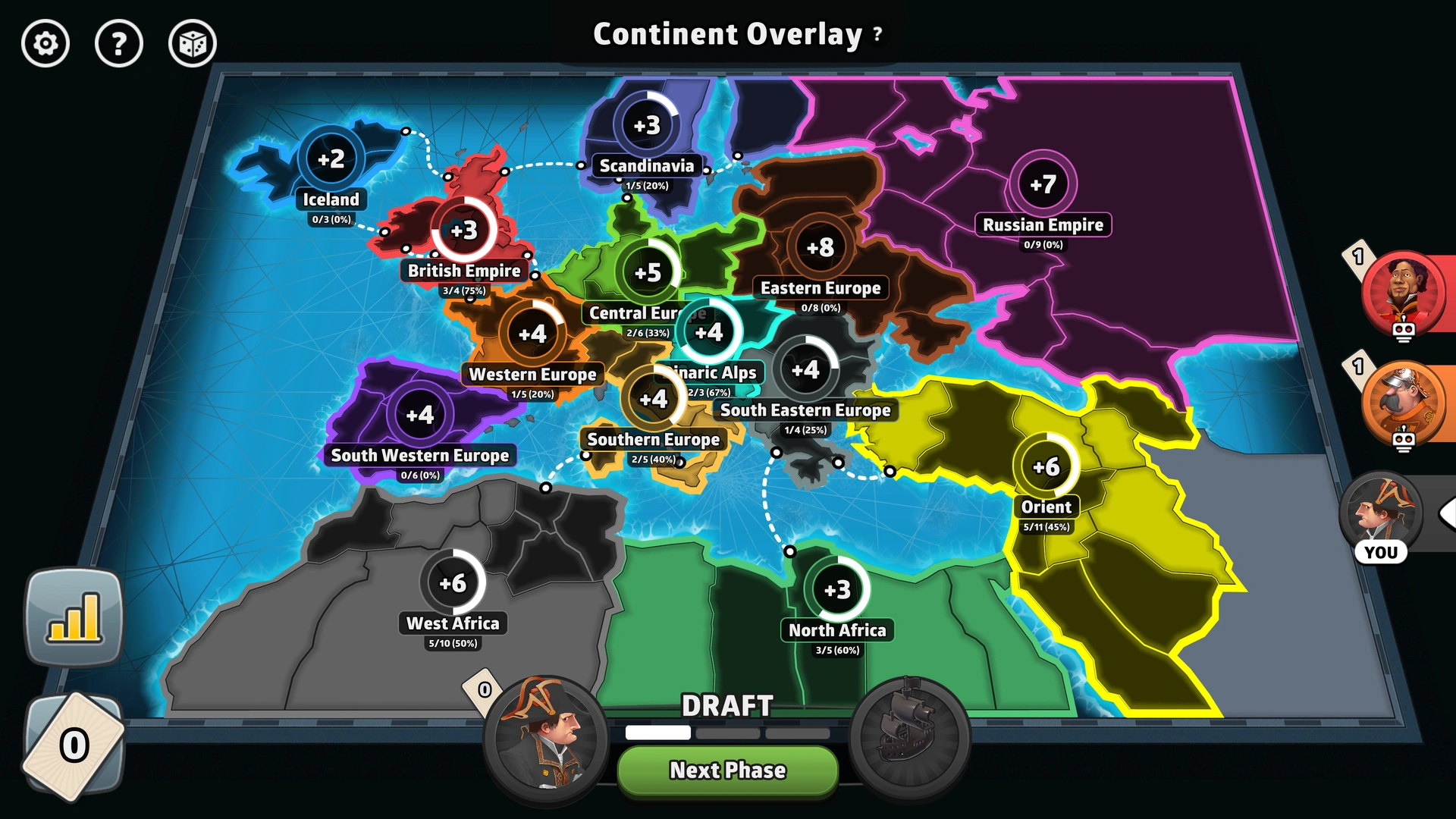Viewport: 1456px width, 819px height.
Task: Click the dice roll icon
Action: point(192,44)
